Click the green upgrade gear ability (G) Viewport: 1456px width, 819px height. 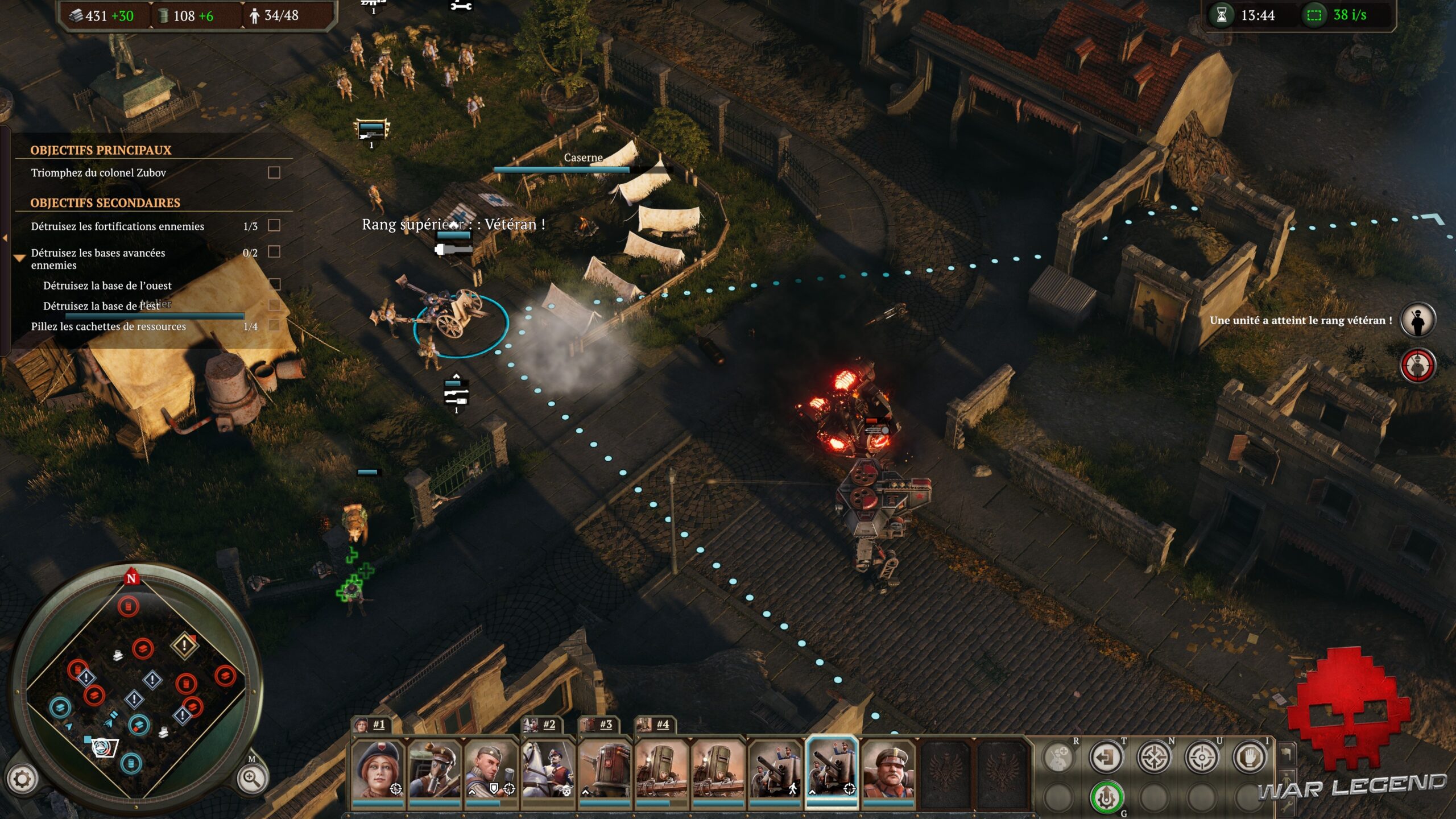(x=1107, y=797)
